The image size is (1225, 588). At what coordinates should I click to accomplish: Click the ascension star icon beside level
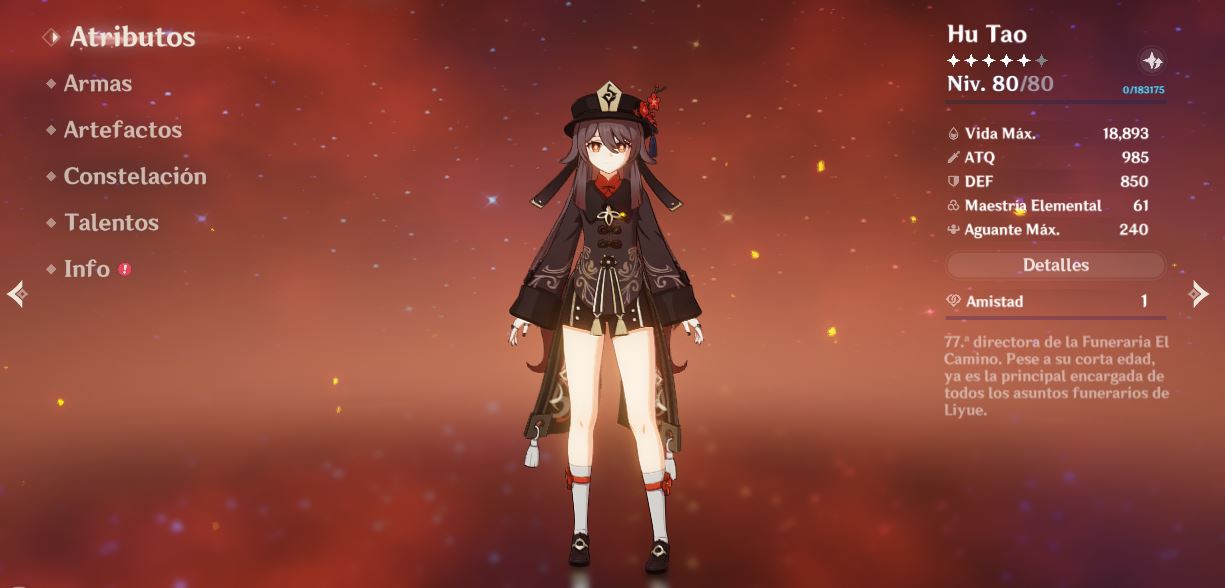point(1152,61)
